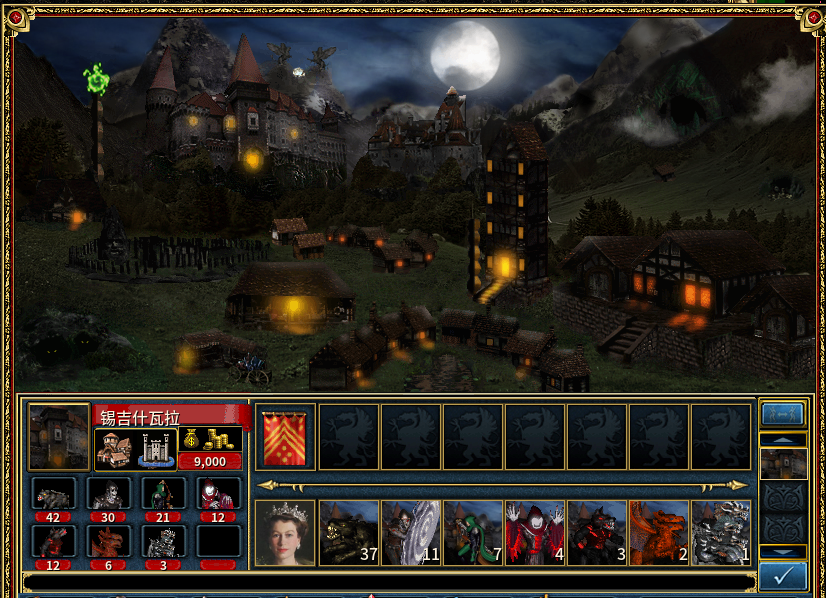Select the single bone dragon stack
This screenshot has width=826, height=598.
point(720,533)
